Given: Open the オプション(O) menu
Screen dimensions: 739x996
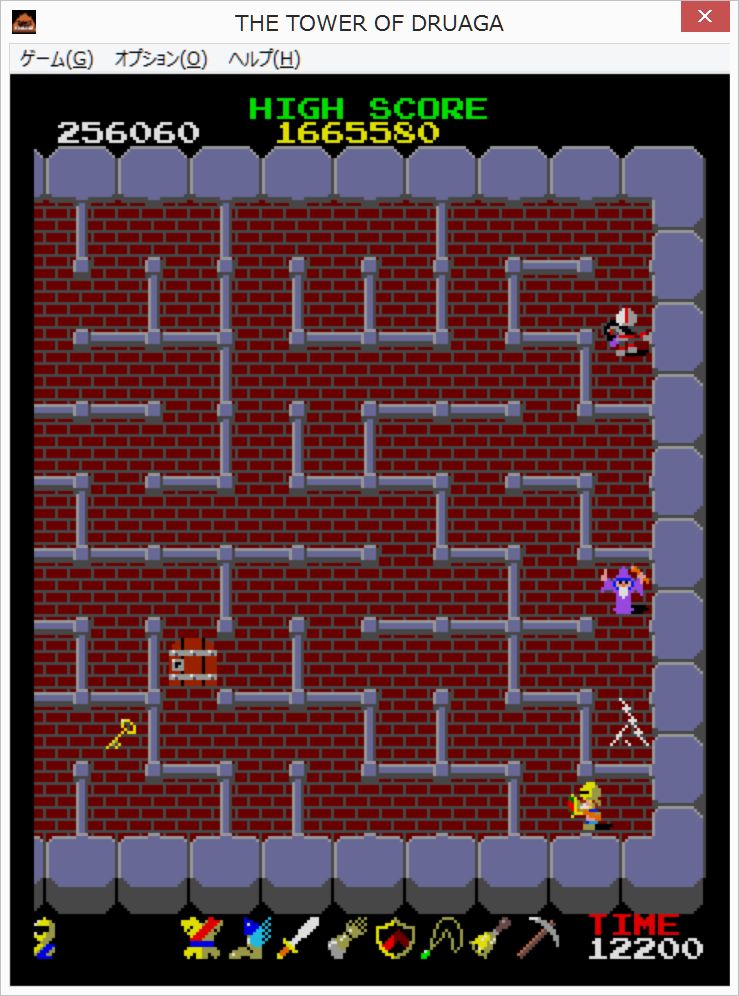Looking at the screenshot, I should pyautogui.click(x=160, y=59).
